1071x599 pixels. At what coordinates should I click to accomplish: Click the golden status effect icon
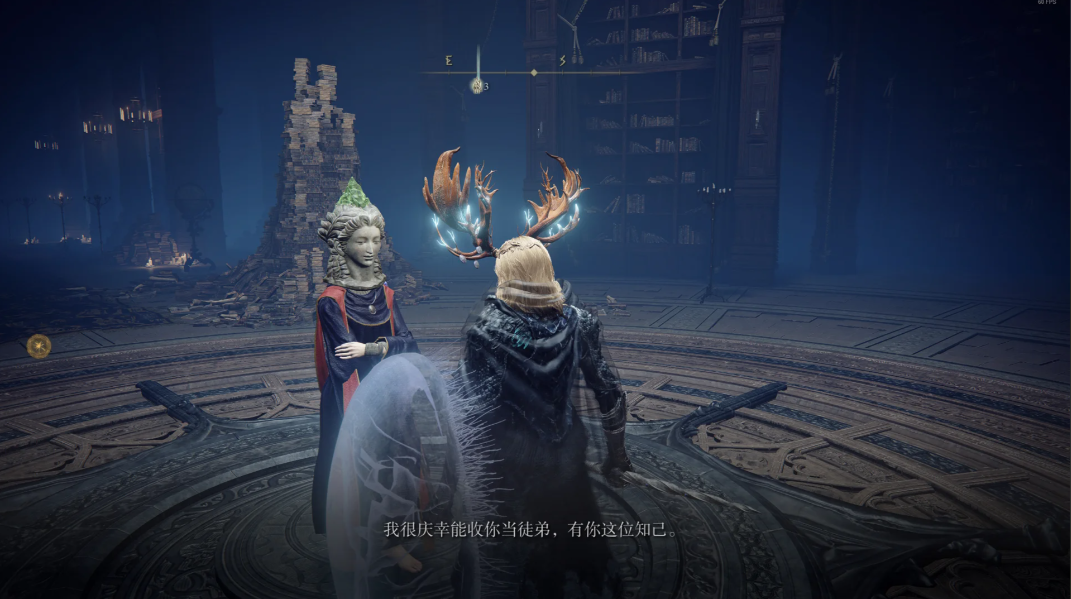click(39, 346)
